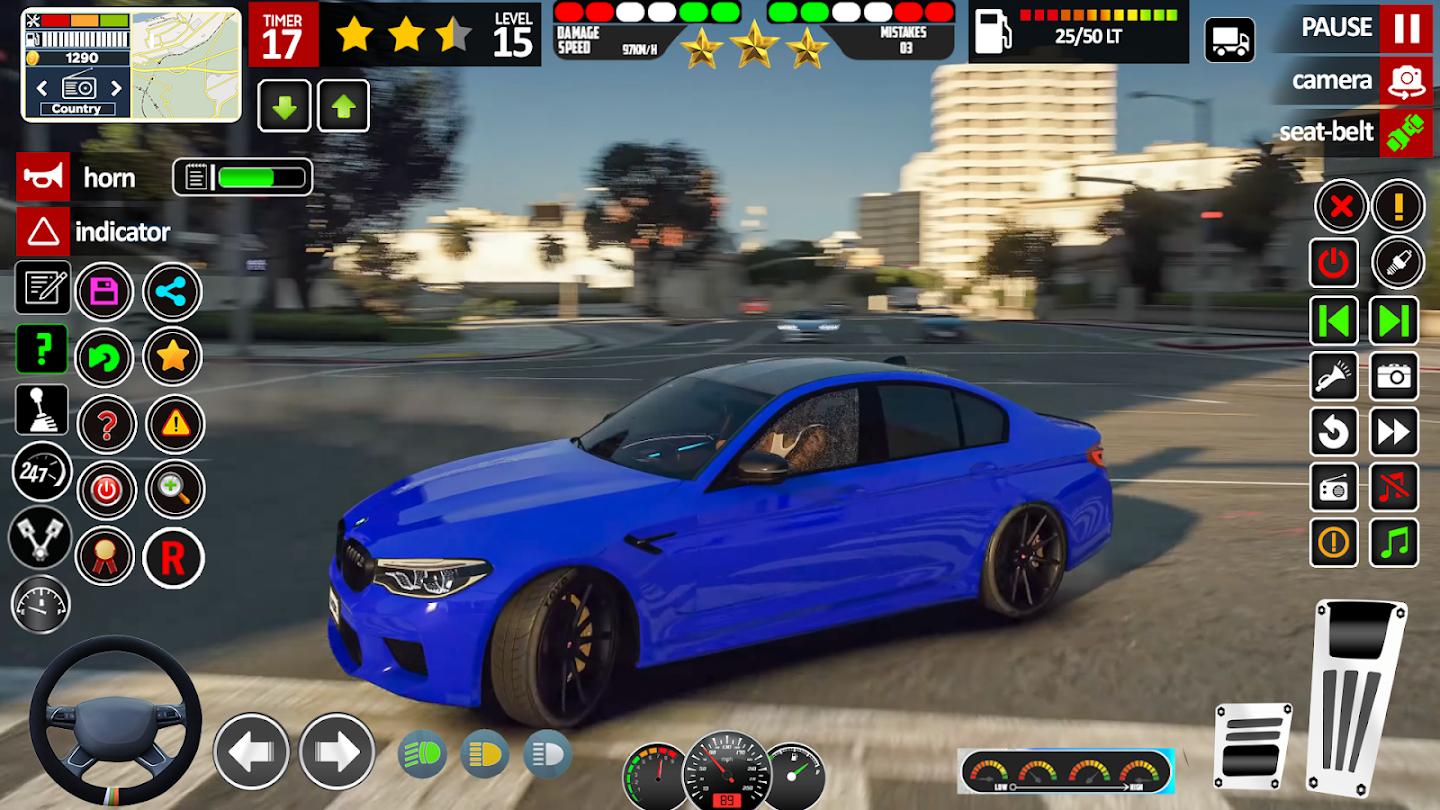Select the gear shifter icon
Viewport: 1440px width, 810px height.
coord(42,410)
